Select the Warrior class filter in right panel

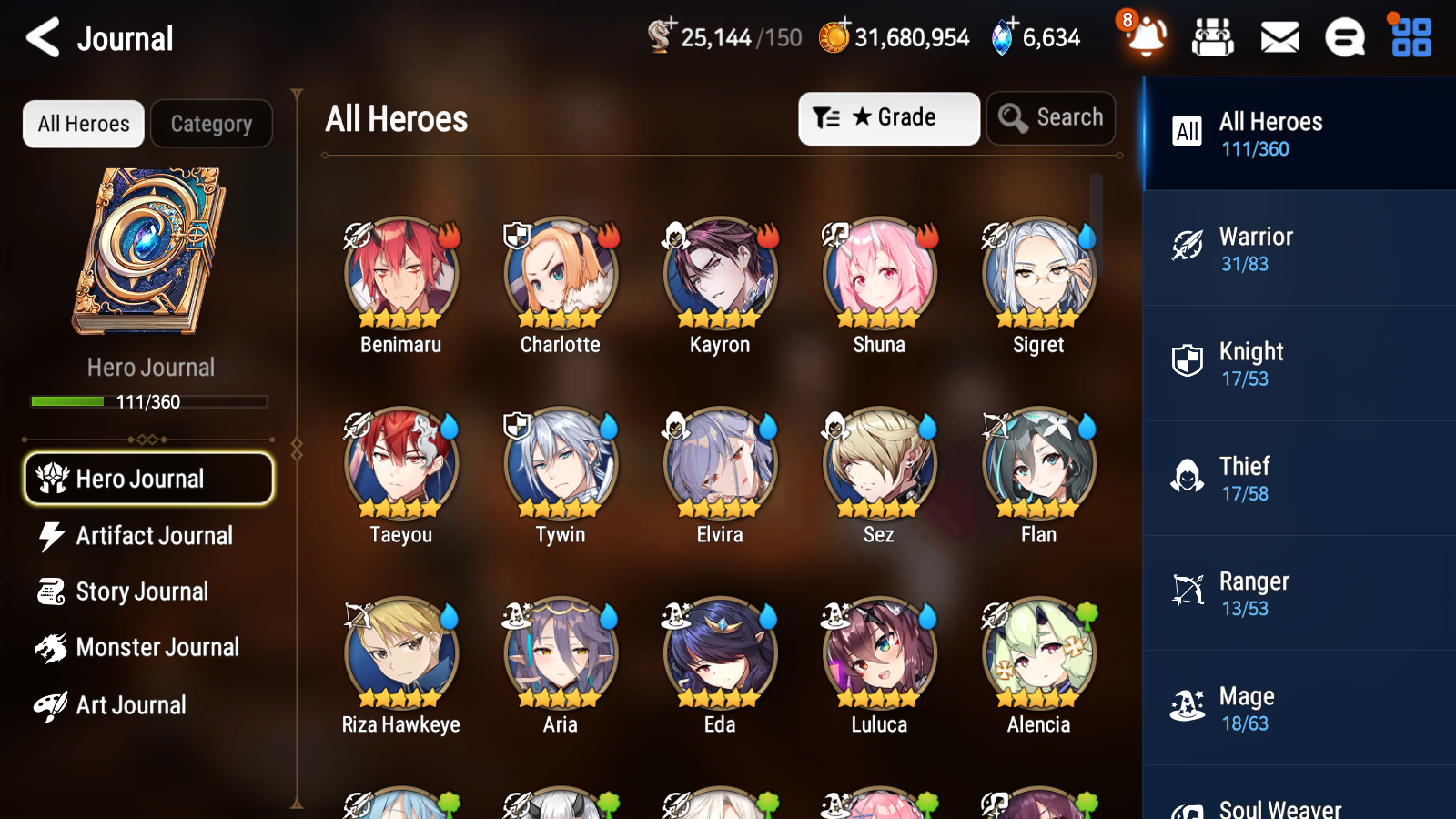1299,248
